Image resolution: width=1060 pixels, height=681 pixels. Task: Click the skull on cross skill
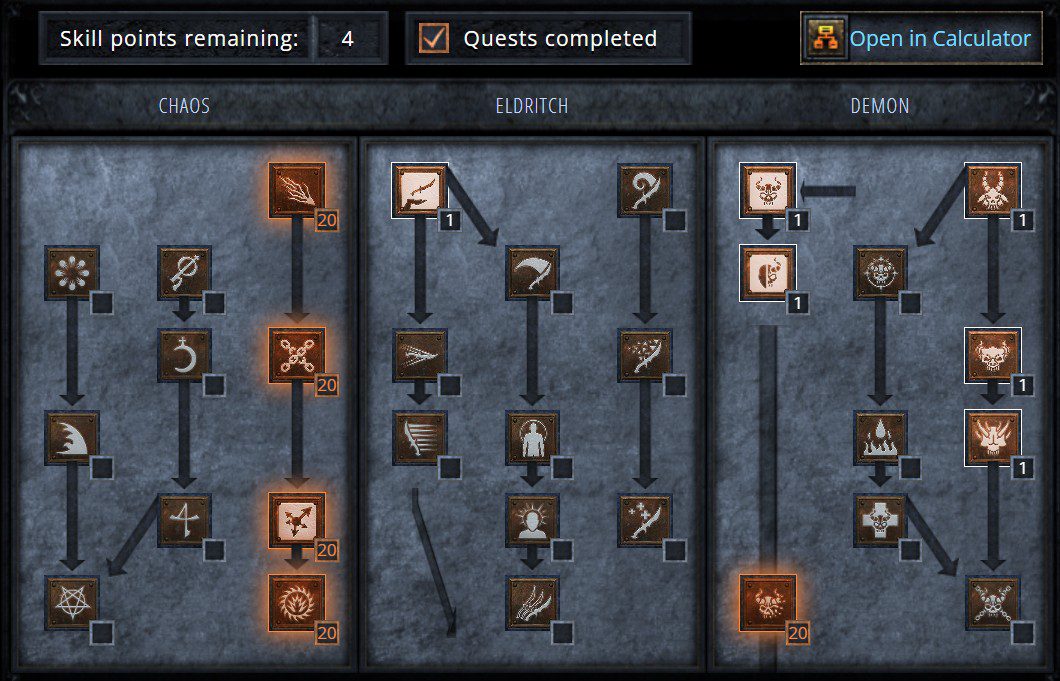[880, 520]
